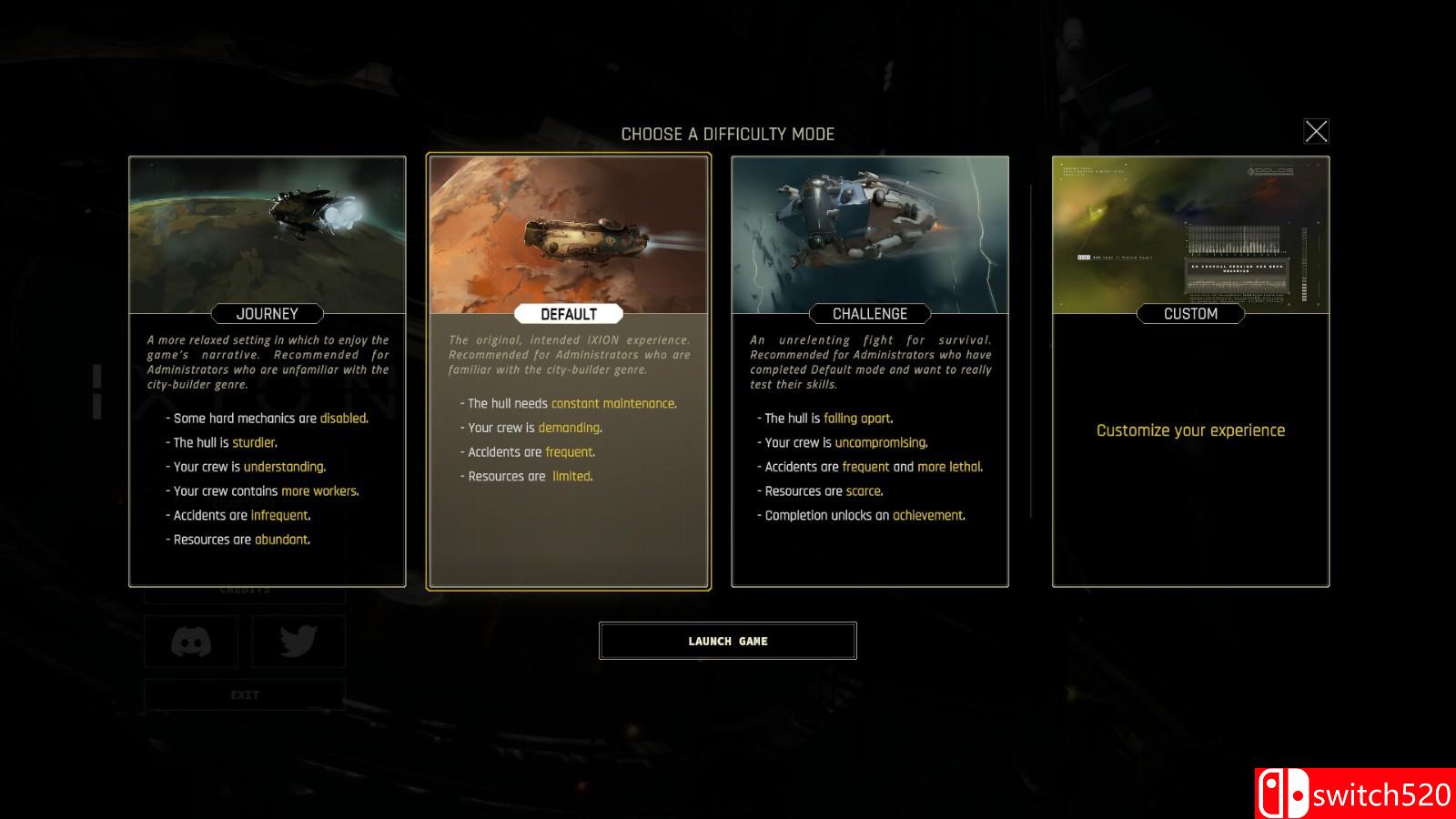
Task: Launch the game
Action: 727,641
